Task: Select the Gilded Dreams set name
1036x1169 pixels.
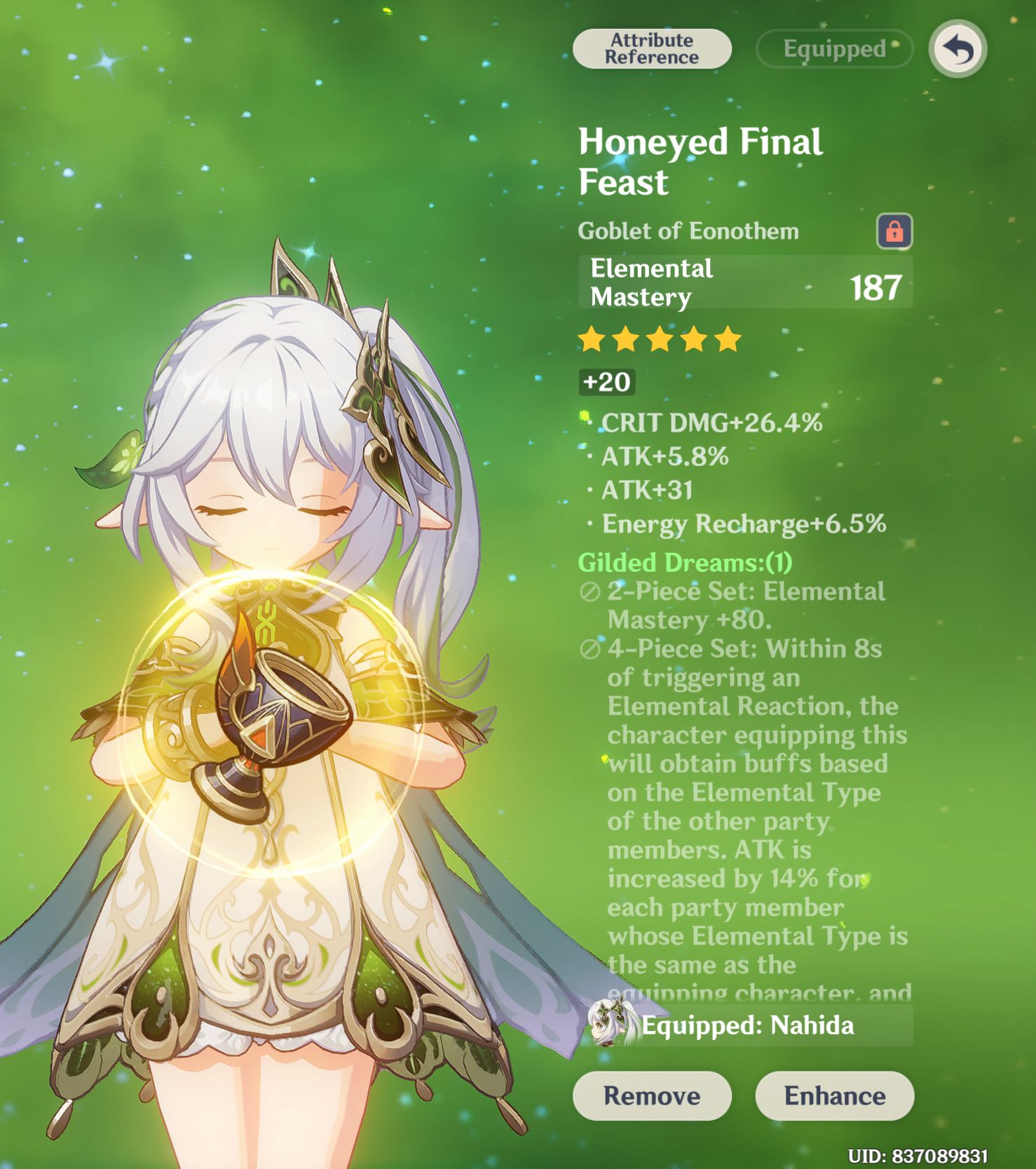Action: [683, 563]
